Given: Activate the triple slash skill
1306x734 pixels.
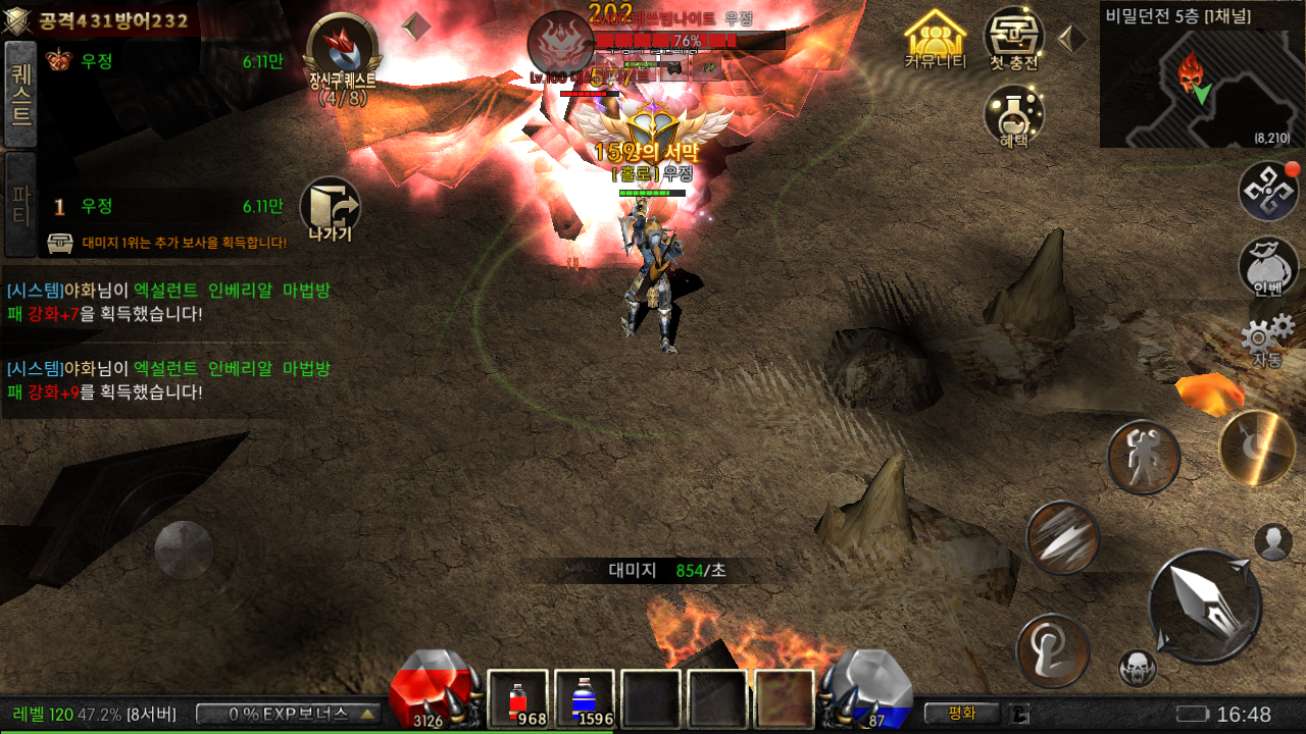Looking at the screenshot, I should pos(1062,537).
